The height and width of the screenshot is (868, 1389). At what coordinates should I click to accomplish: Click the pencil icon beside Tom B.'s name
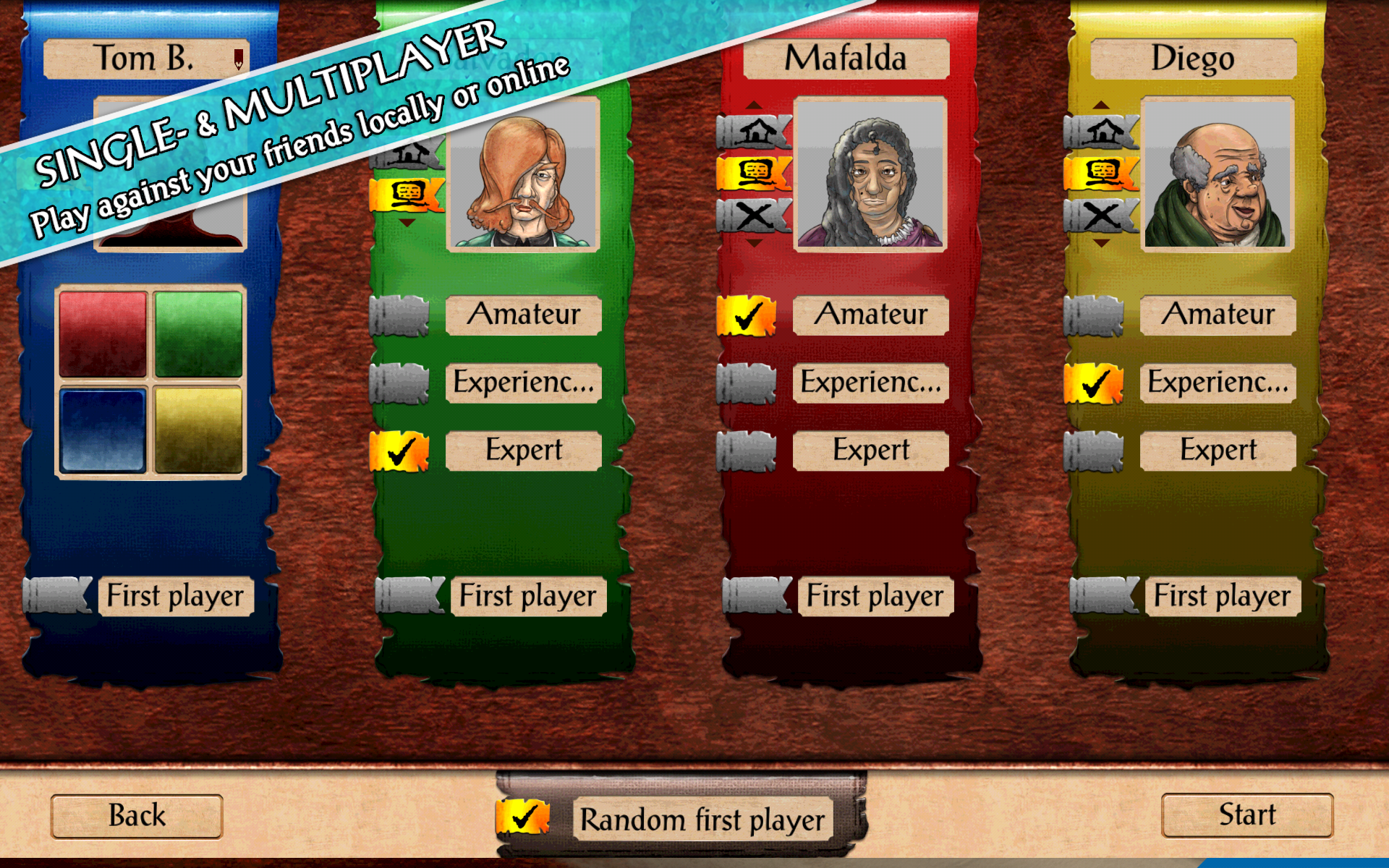point(239,58)
